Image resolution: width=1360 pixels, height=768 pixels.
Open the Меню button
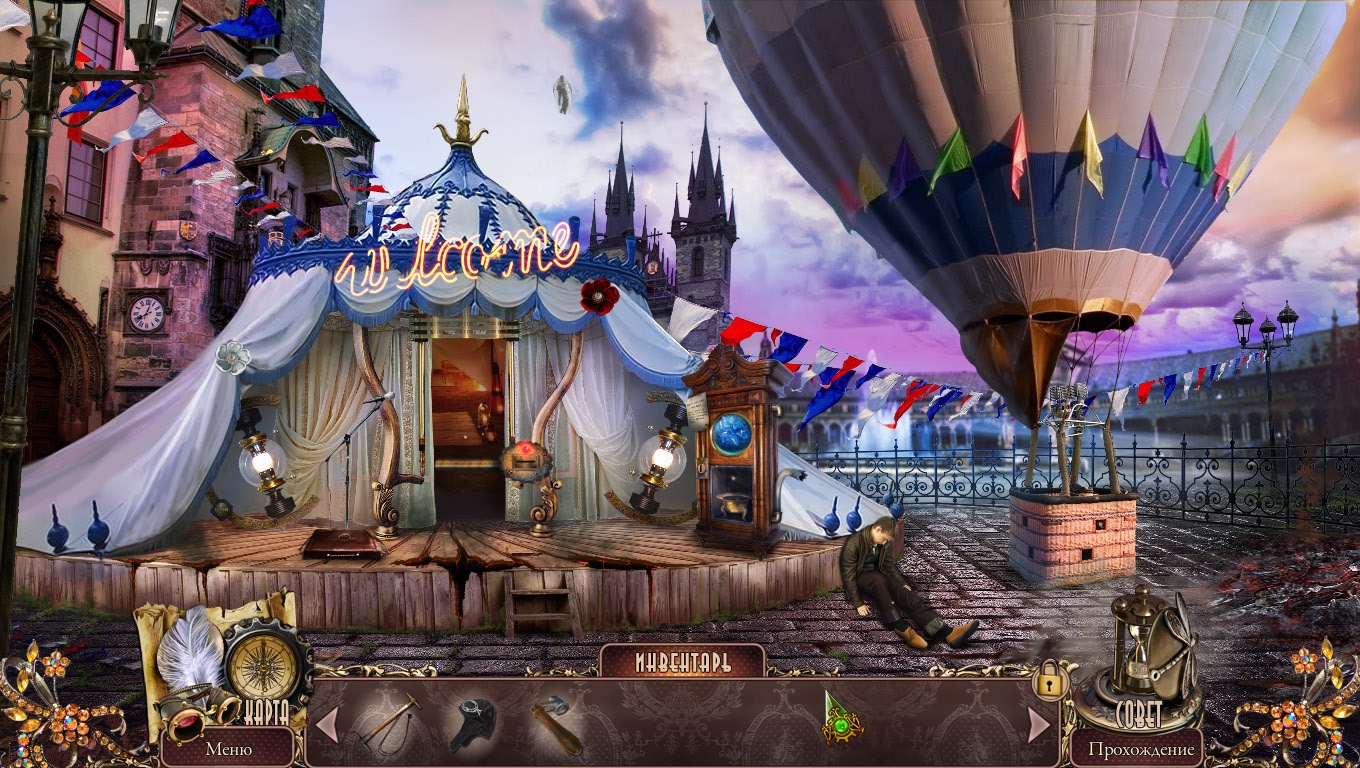pos(229,748)
